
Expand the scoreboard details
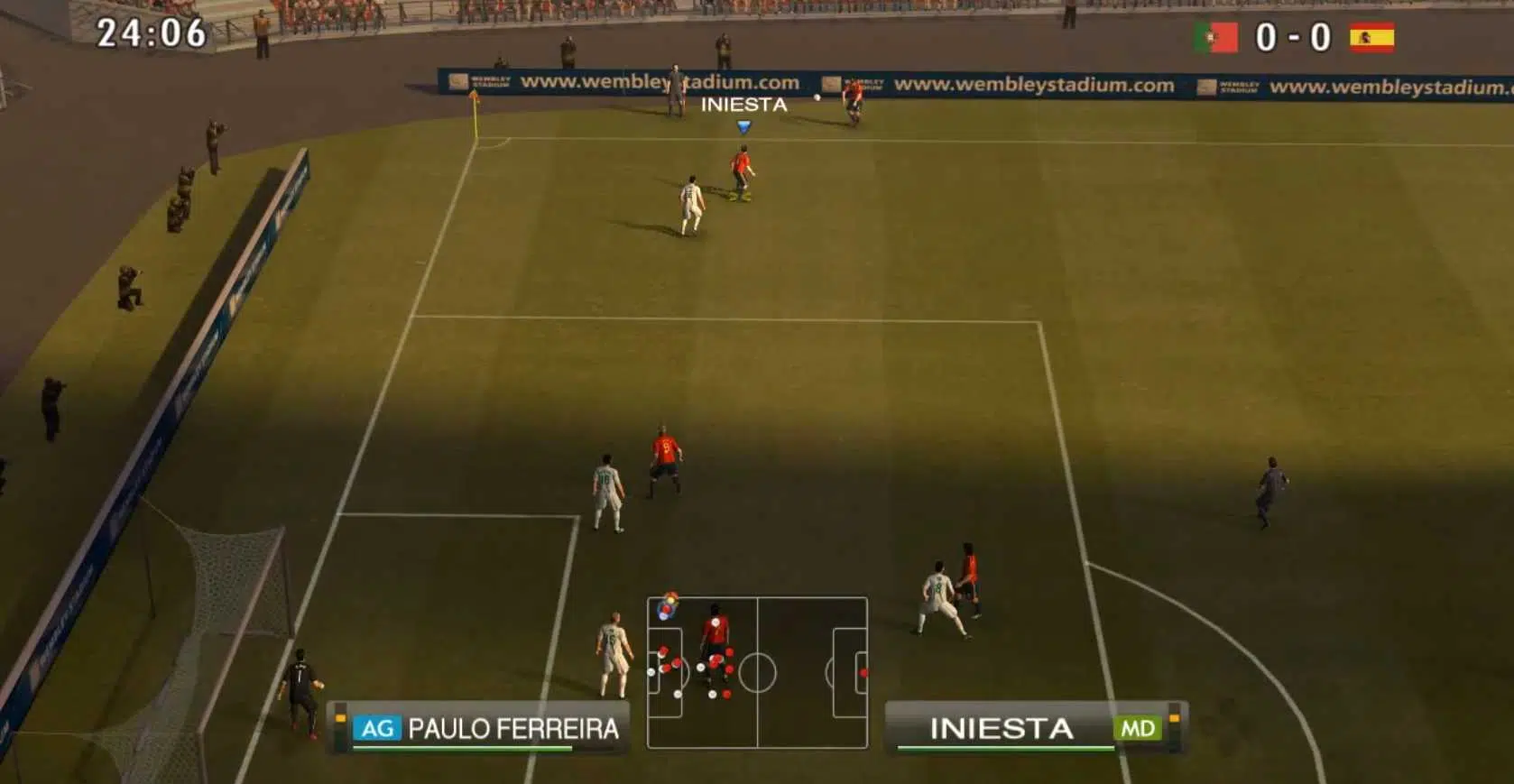pyautogui.click(x=1295, y=39)
